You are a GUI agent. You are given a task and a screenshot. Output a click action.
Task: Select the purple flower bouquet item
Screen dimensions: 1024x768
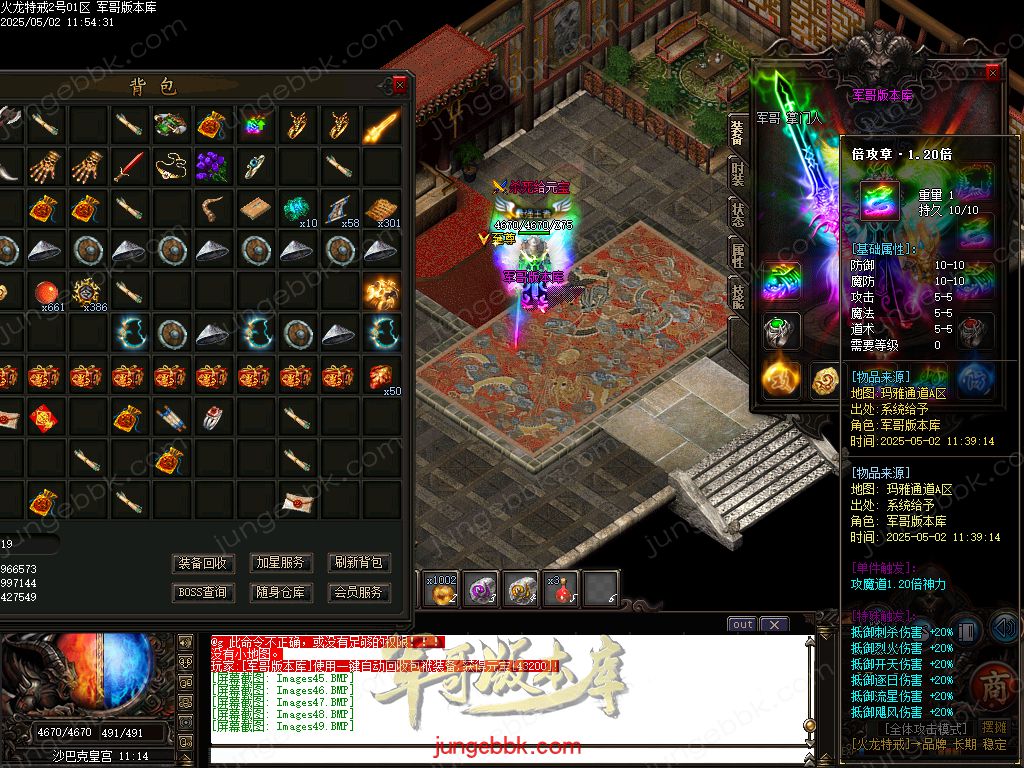(x=212, y=166)
